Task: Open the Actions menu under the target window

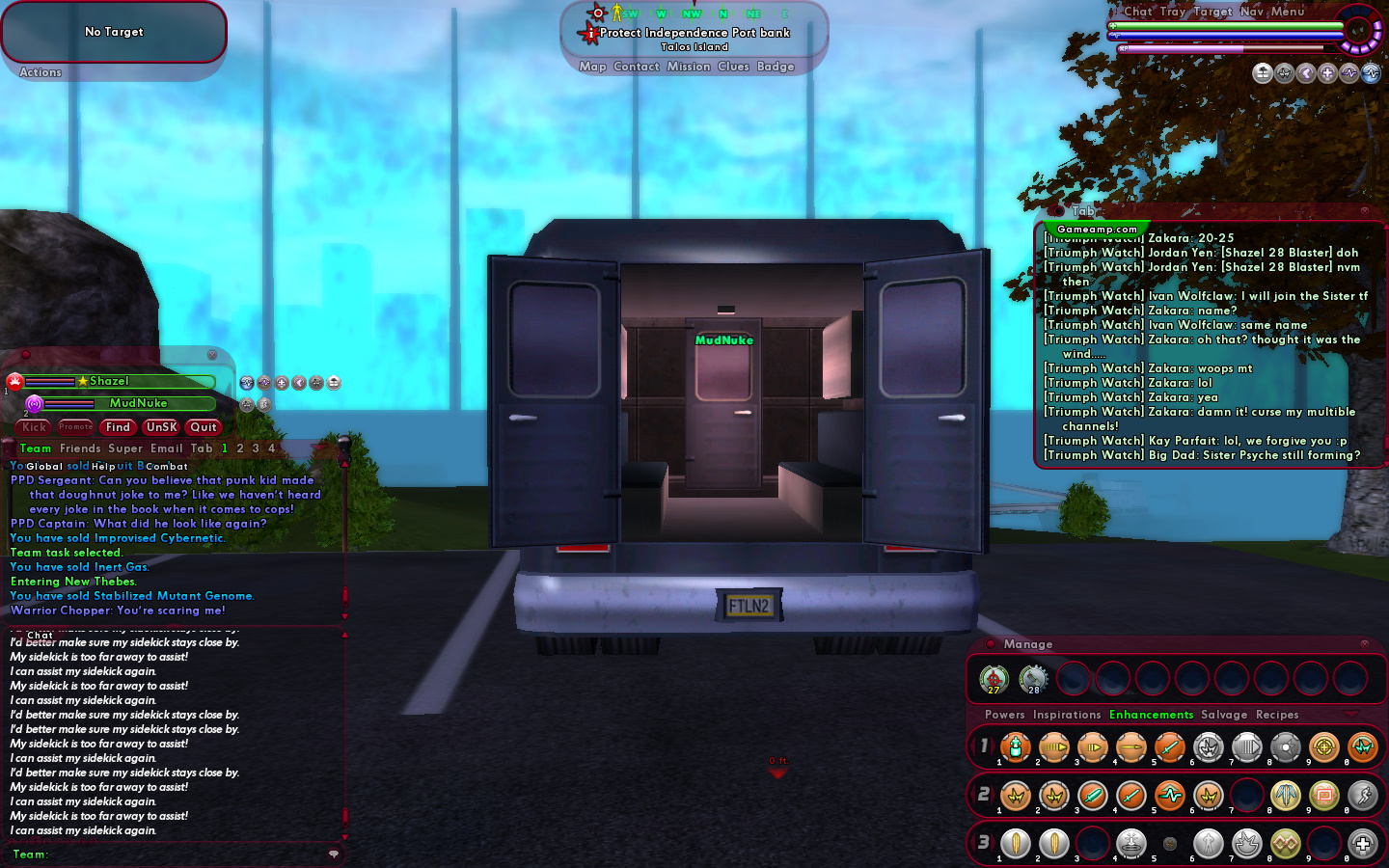Action: click(x=41, y=72)
